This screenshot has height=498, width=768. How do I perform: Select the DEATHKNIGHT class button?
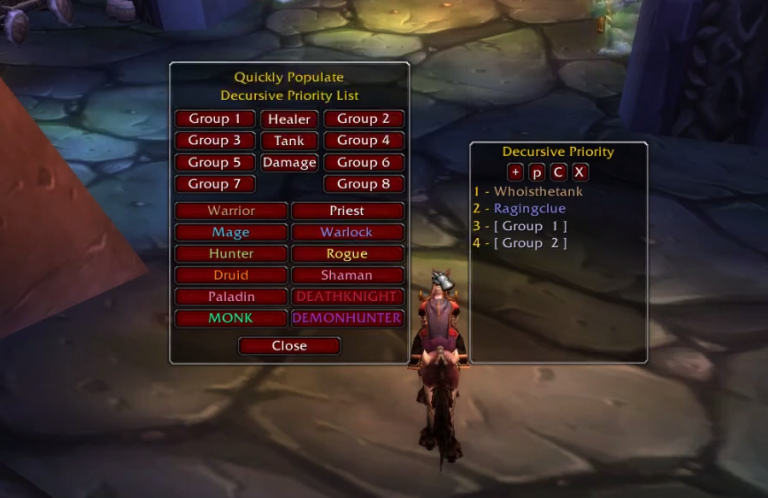(347, 297)
